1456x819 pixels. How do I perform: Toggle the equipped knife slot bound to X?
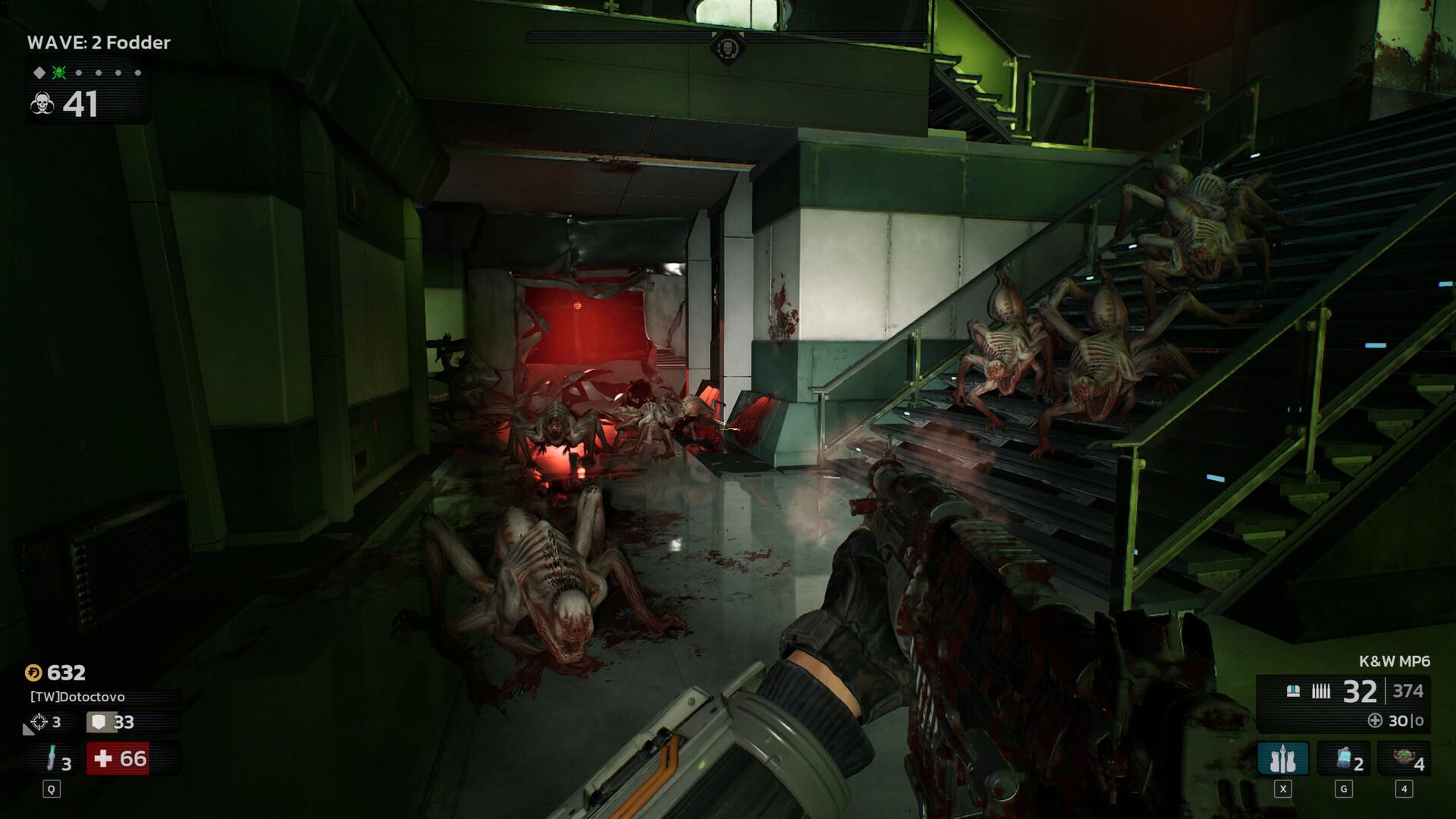point(1283,758)
